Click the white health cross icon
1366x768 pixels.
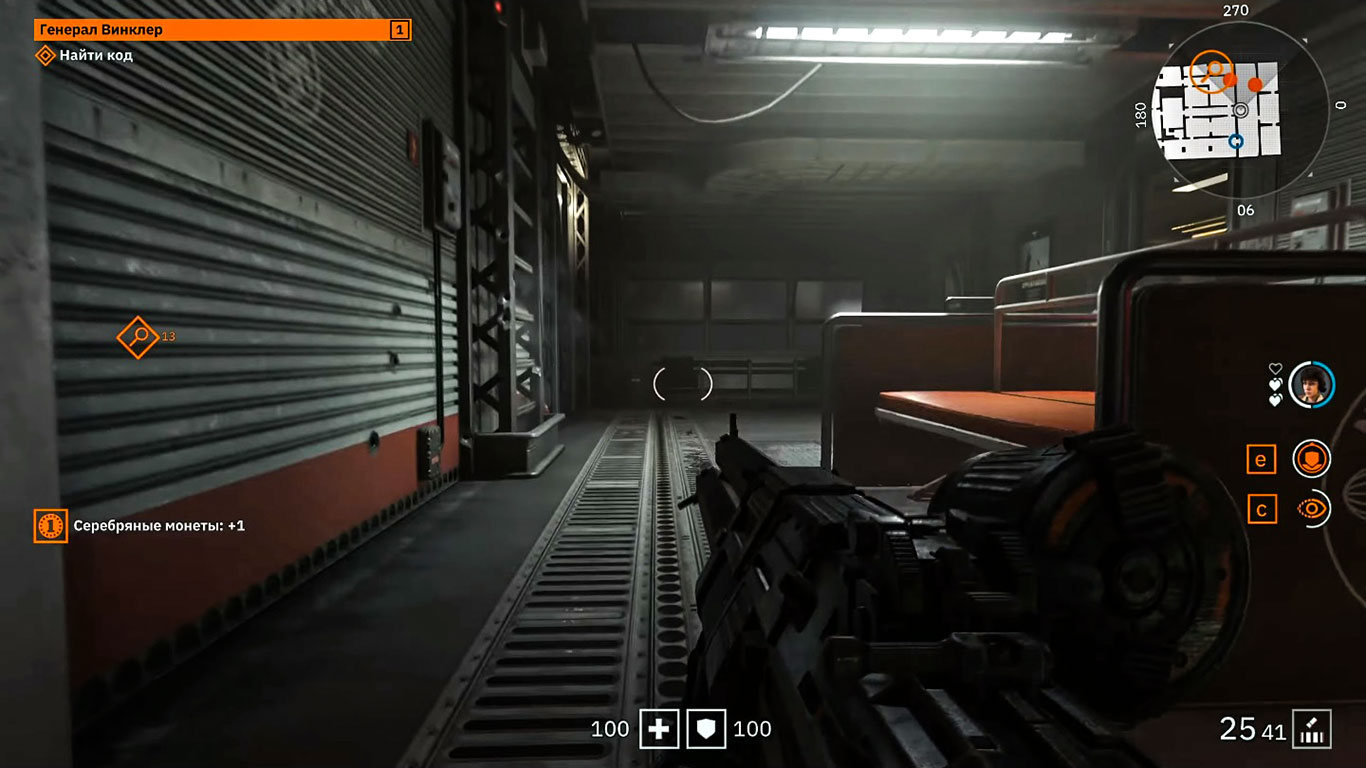pyautogui.click(x=659, y=730)
